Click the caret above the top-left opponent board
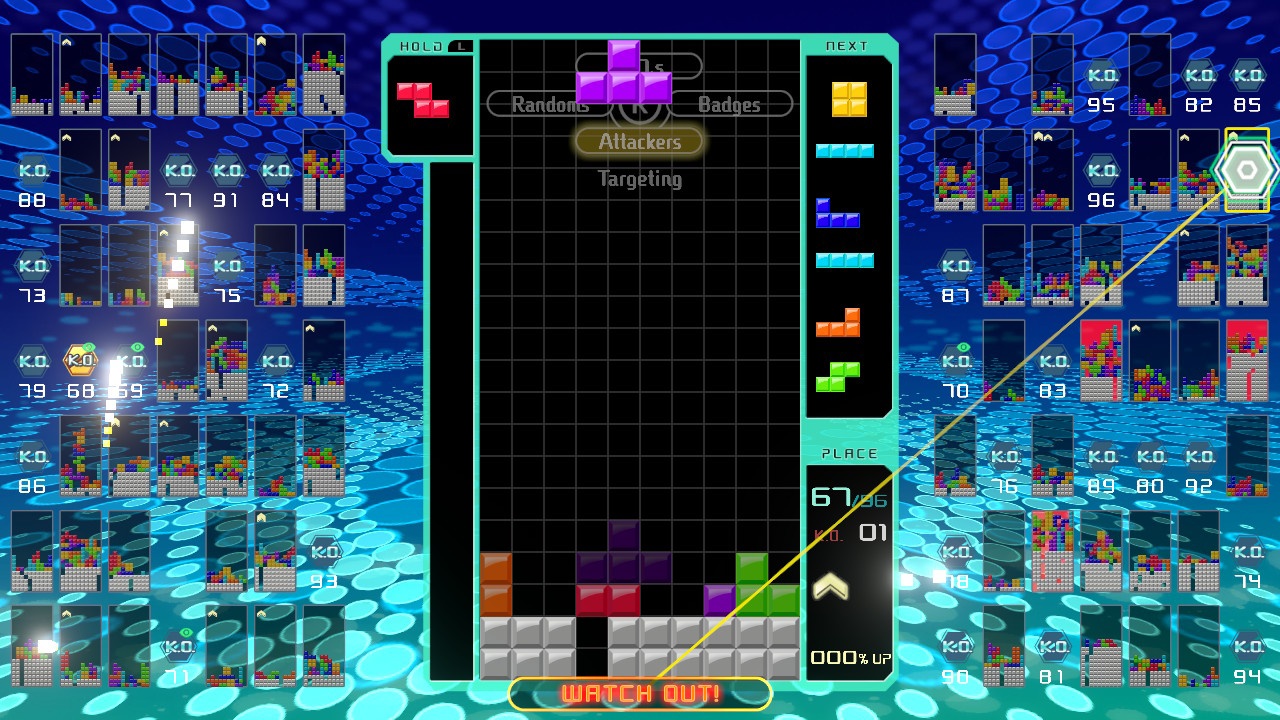The width and height of the screenshot is (1280, 720). [65, 40]
